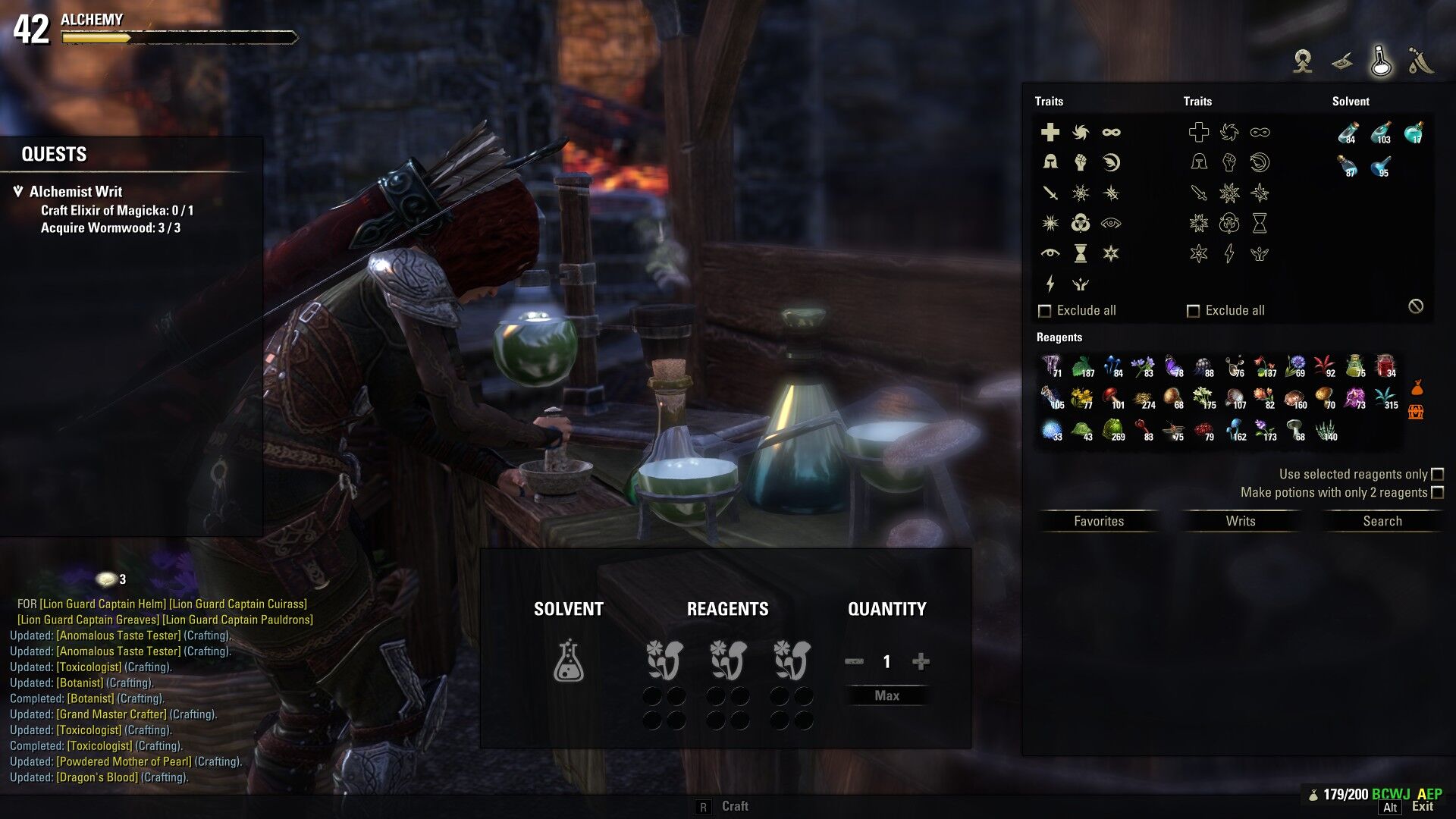Viewport: 1456px width, 819px height.
Task: Enable Make potions with only 2 reagents
Action: point(1437,492)
